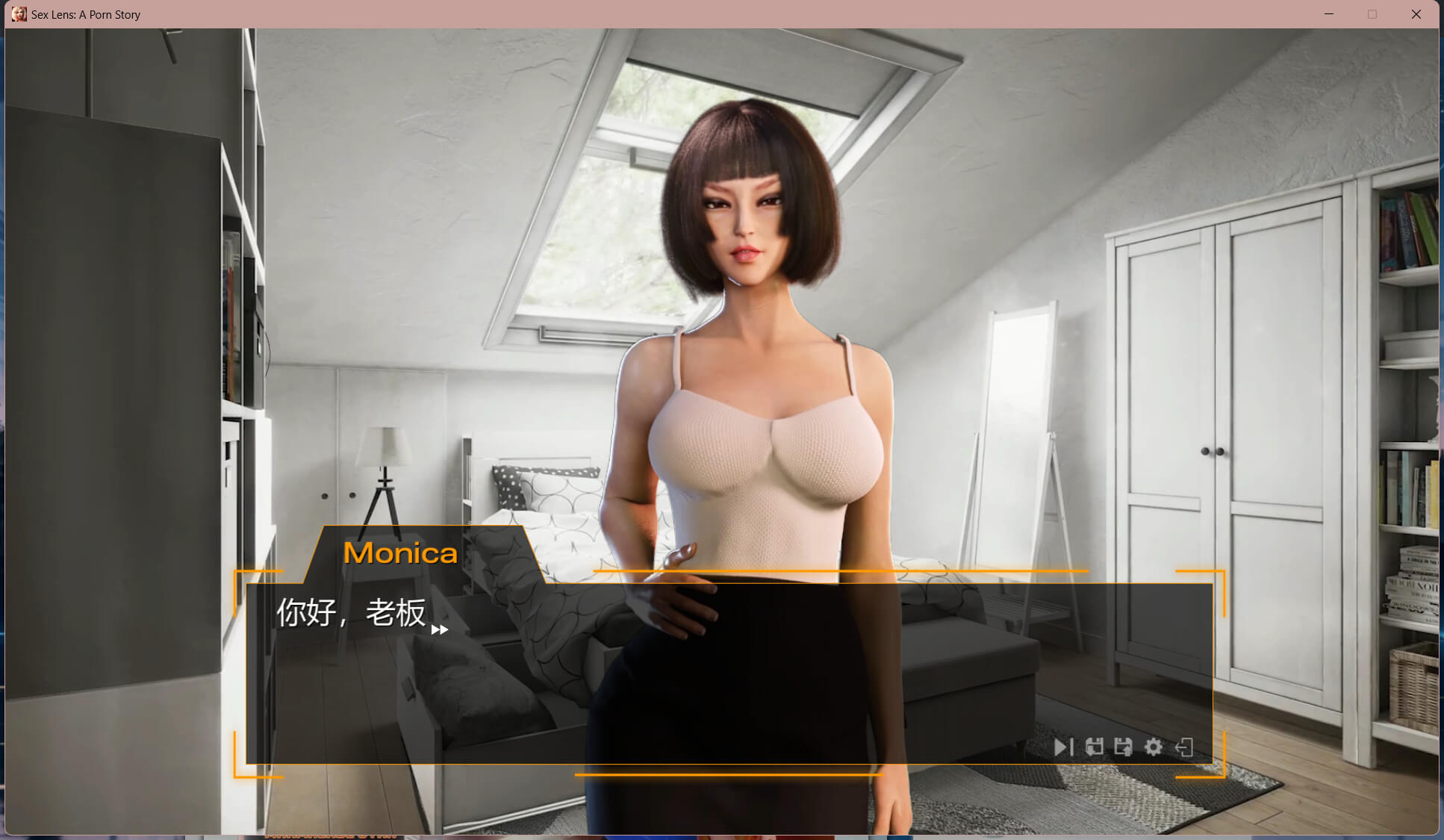
Task: Skip dialogue with the play-to-end icon
Action: click(1063, 747)
